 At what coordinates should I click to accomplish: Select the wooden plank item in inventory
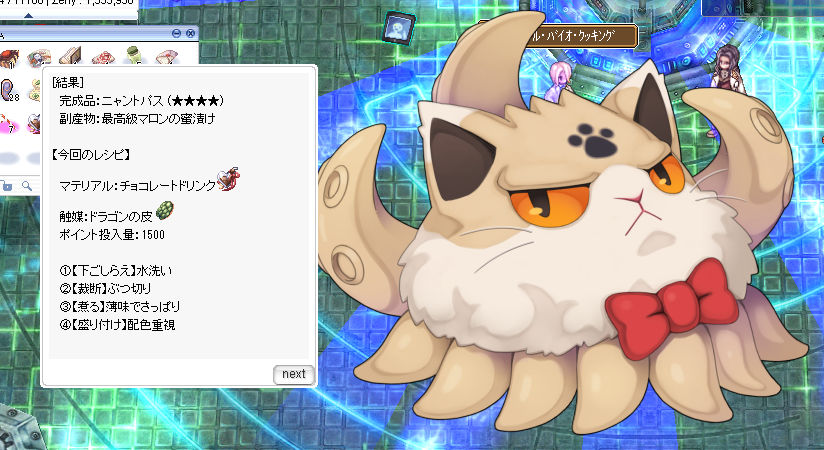tap(69, 56)
